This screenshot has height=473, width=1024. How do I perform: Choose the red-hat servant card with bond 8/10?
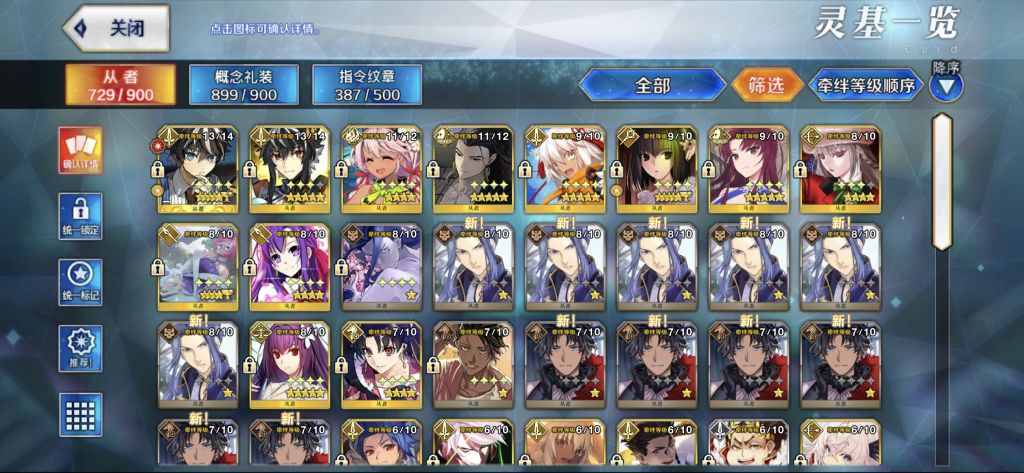[841, 168]
